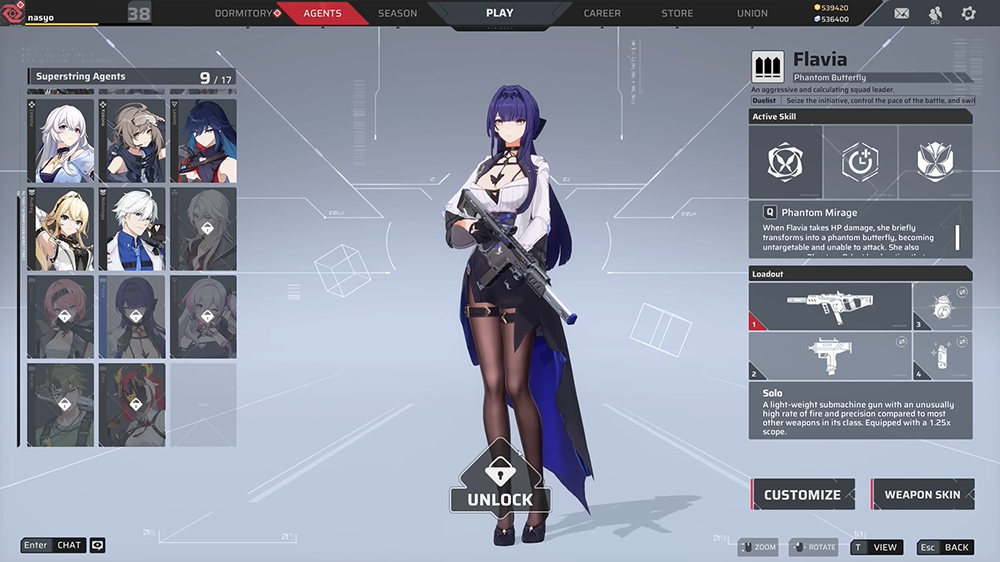Screen dimensions: 1000x562
Task: Select the Phantom Mirage butterfly skill icon
Action: 785,162
